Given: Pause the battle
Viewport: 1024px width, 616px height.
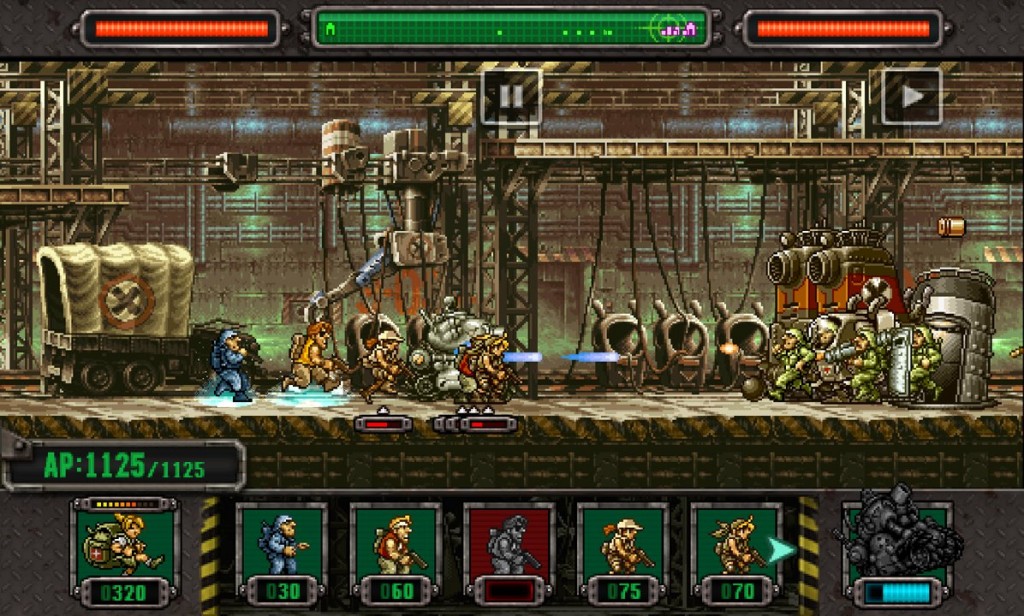Looking at the screenshot, I should point(511,97).
